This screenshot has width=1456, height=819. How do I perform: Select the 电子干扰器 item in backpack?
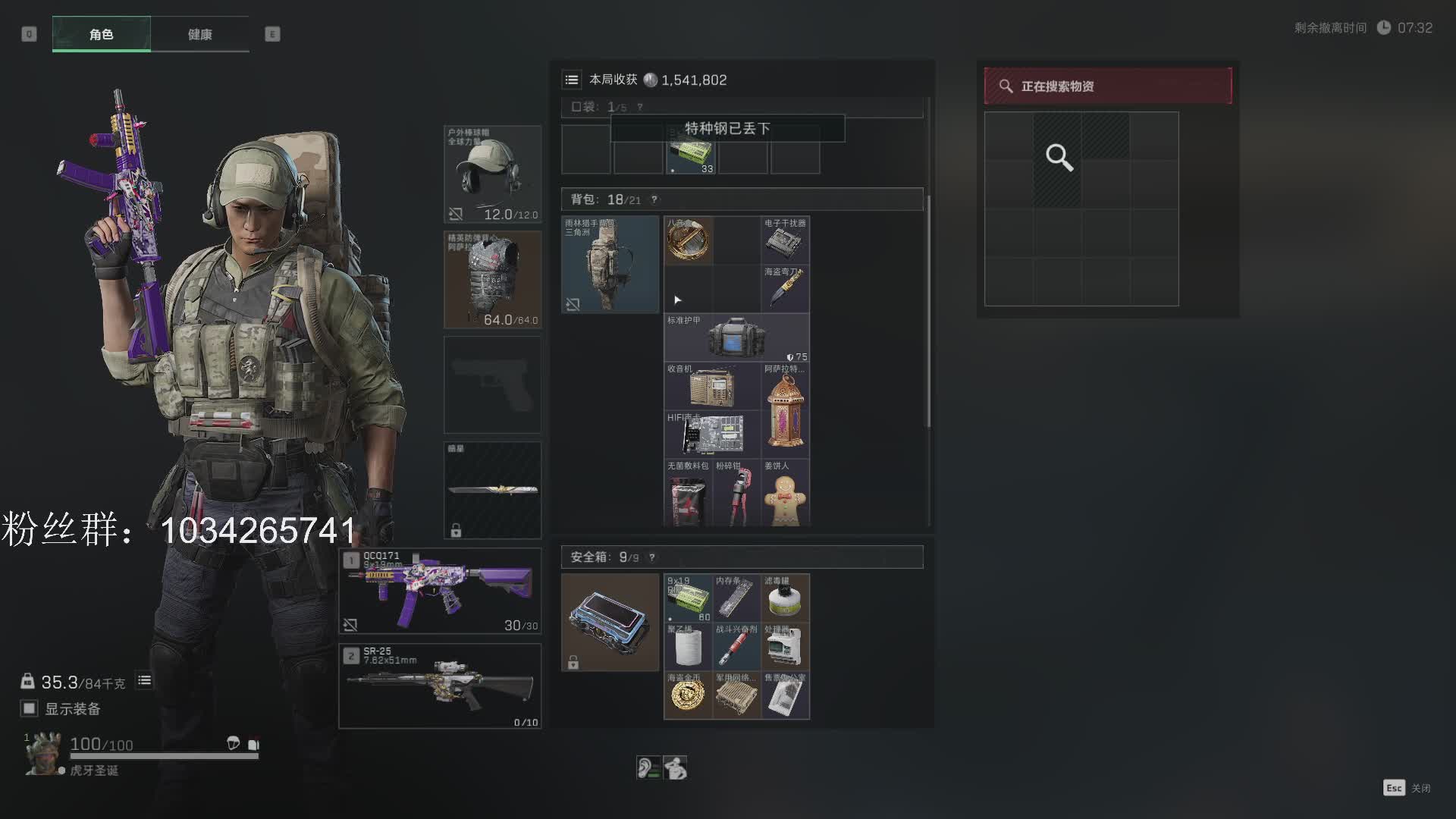785,240
